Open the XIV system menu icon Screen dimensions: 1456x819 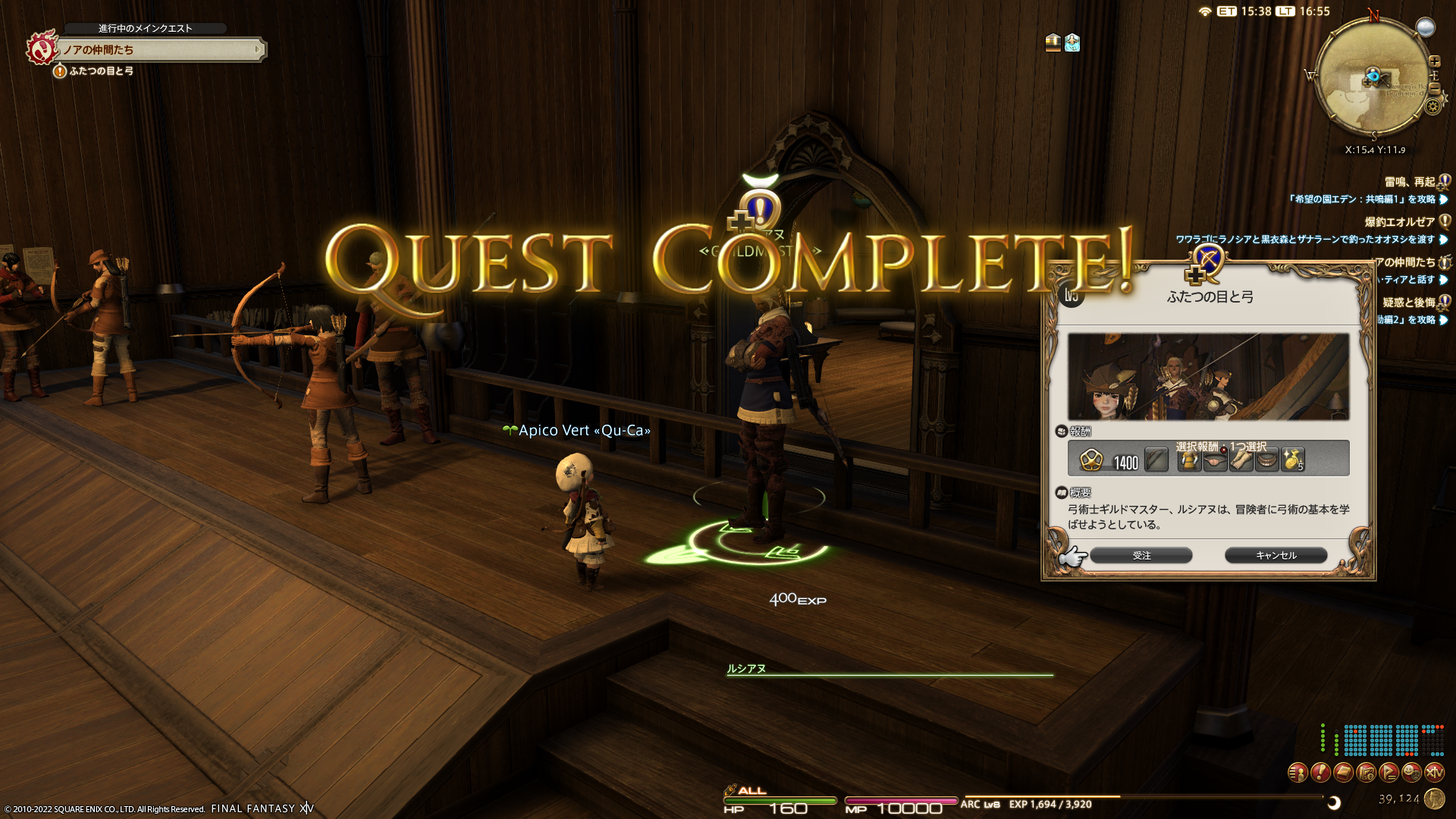[x=1434, y=773]
